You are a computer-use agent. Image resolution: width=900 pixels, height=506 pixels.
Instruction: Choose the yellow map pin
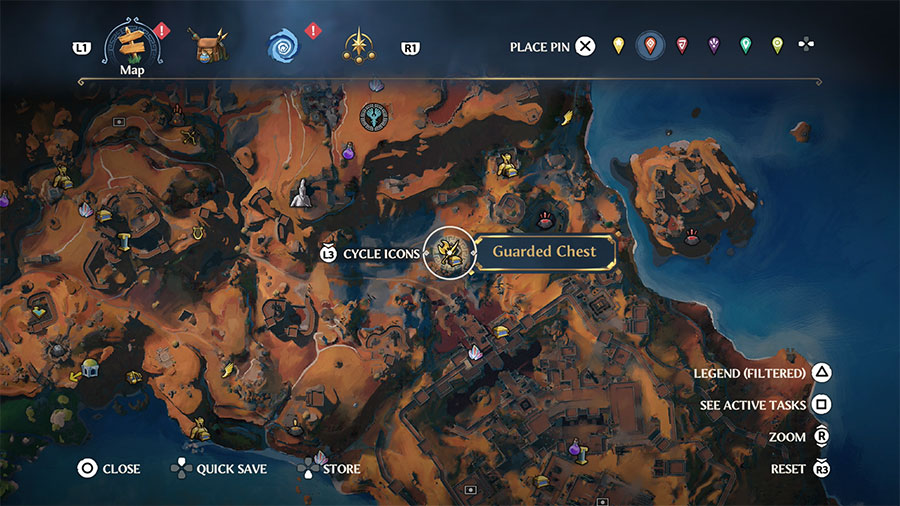pyautogui.click(x=619, y=46)
